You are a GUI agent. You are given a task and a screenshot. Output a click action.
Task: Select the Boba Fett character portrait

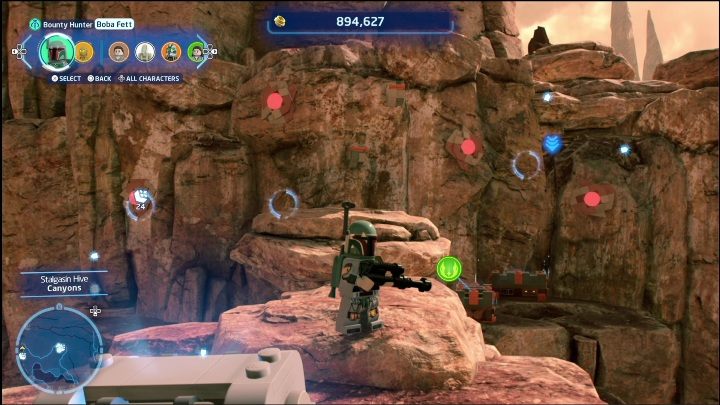click(x=57, y=50)
